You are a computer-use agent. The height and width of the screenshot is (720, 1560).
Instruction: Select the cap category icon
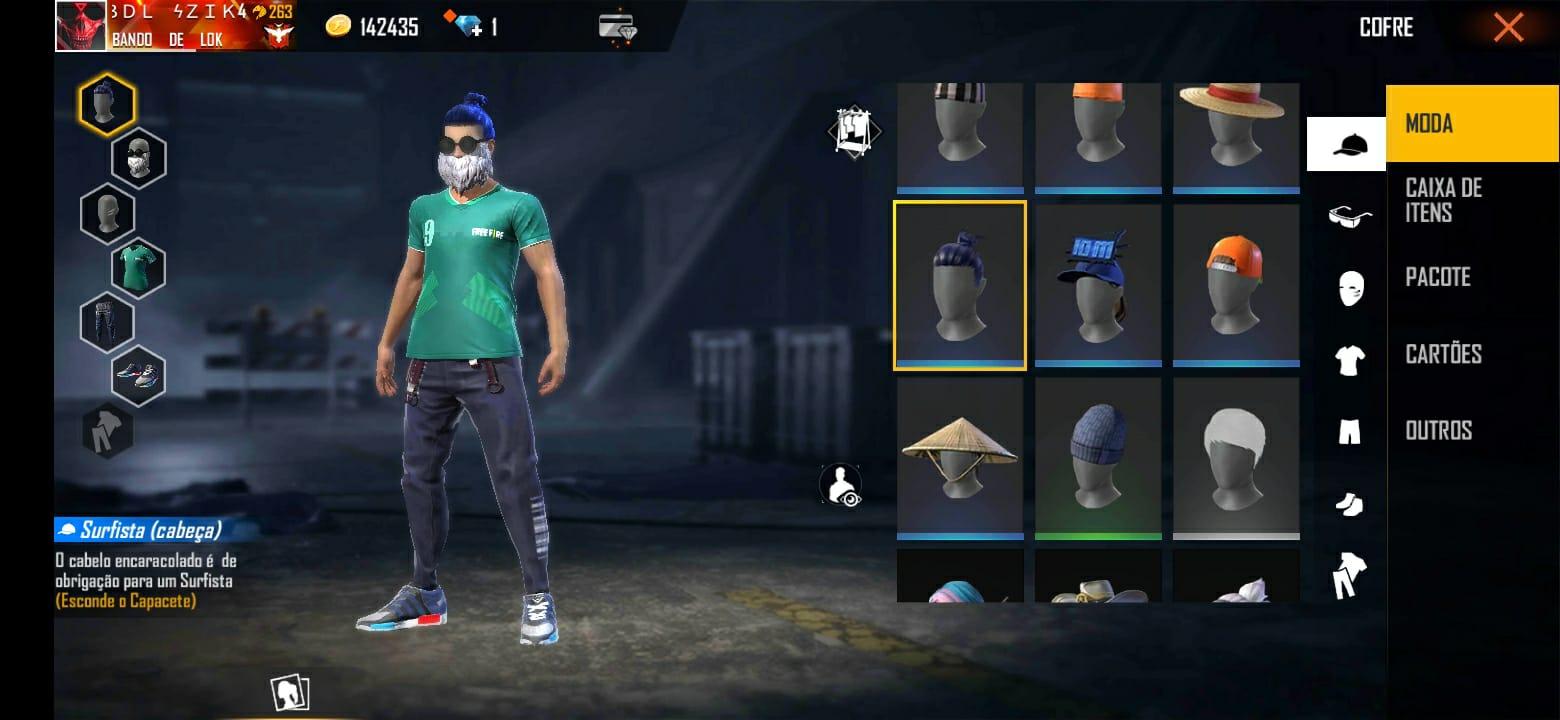tap(1347, 142)
